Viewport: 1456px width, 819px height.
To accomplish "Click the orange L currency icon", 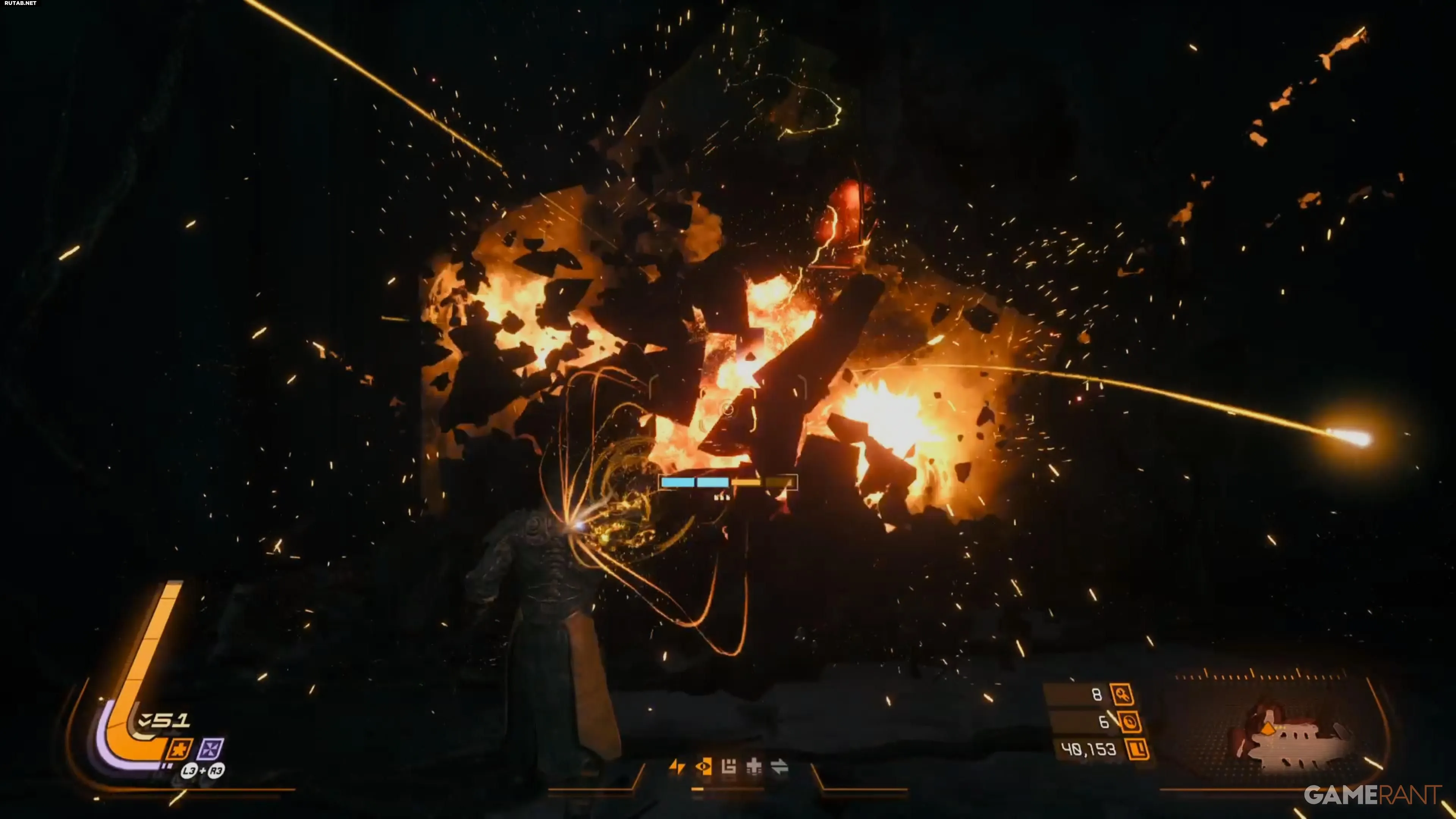I will point(1138,750).
